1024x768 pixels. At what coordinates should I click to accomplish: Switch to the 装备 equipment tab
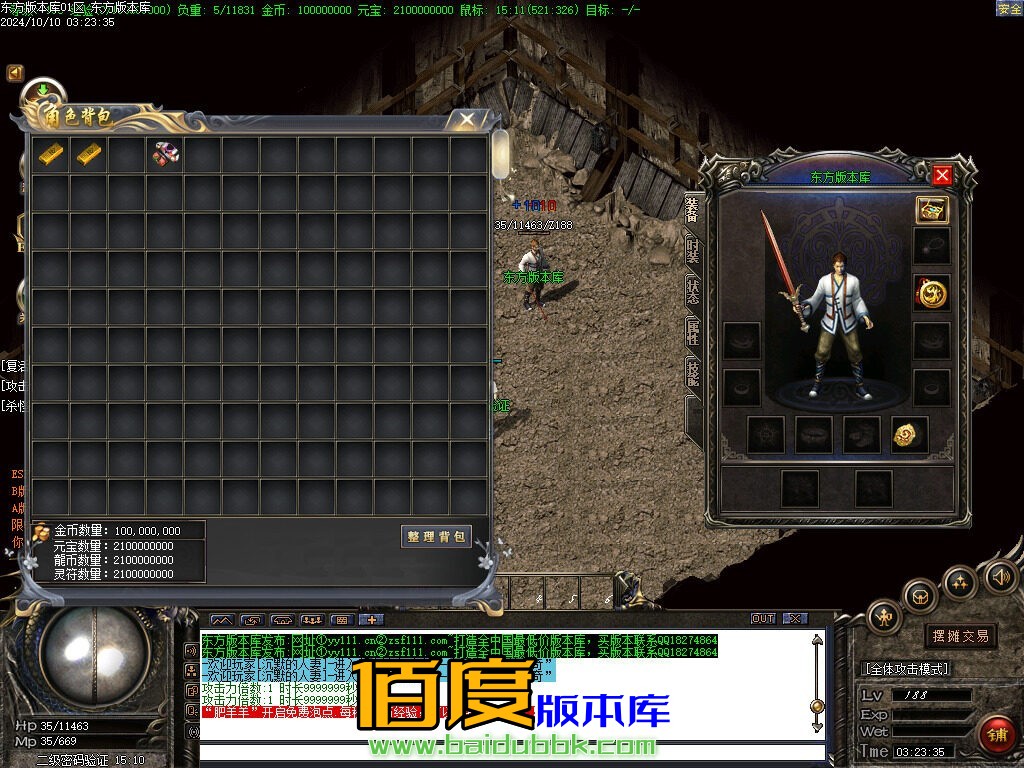692,210
